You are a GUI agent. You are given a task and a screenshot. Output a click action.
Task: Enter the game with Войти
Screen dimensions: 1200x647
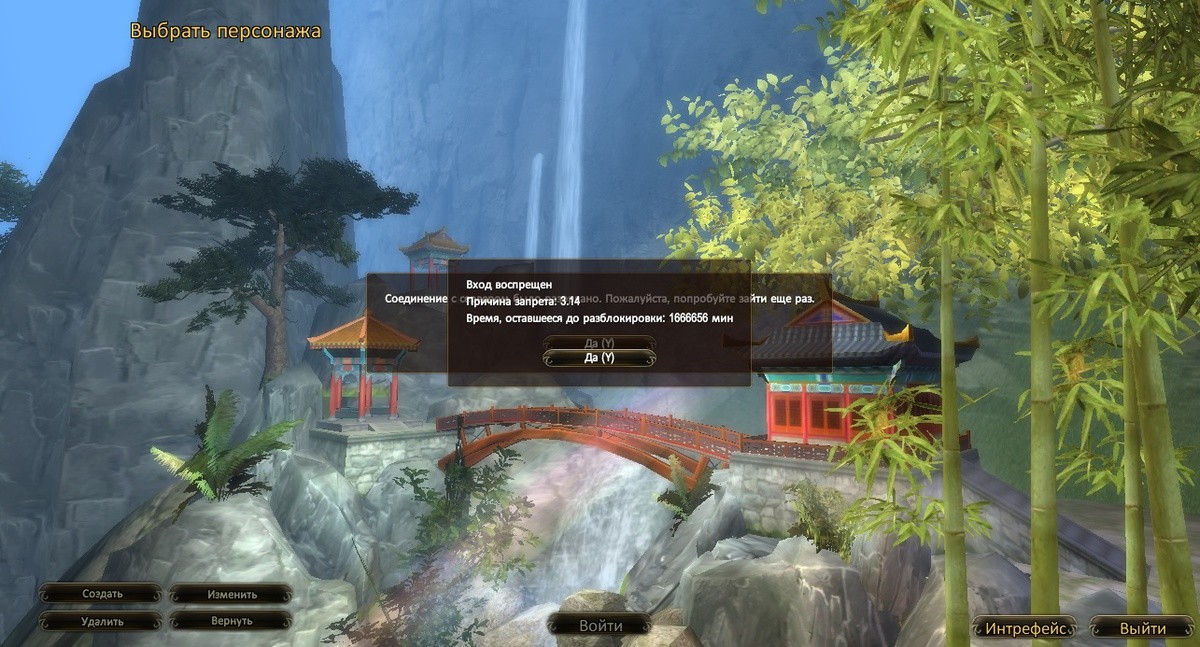pyautogui.click(x=600, y=626)
